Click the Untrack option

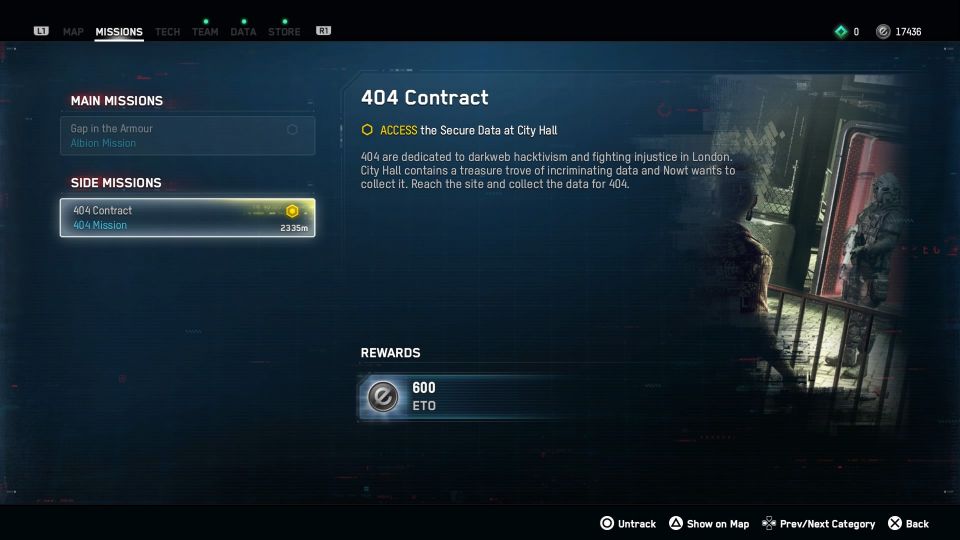pyautogui.click(x=628, y=524)
